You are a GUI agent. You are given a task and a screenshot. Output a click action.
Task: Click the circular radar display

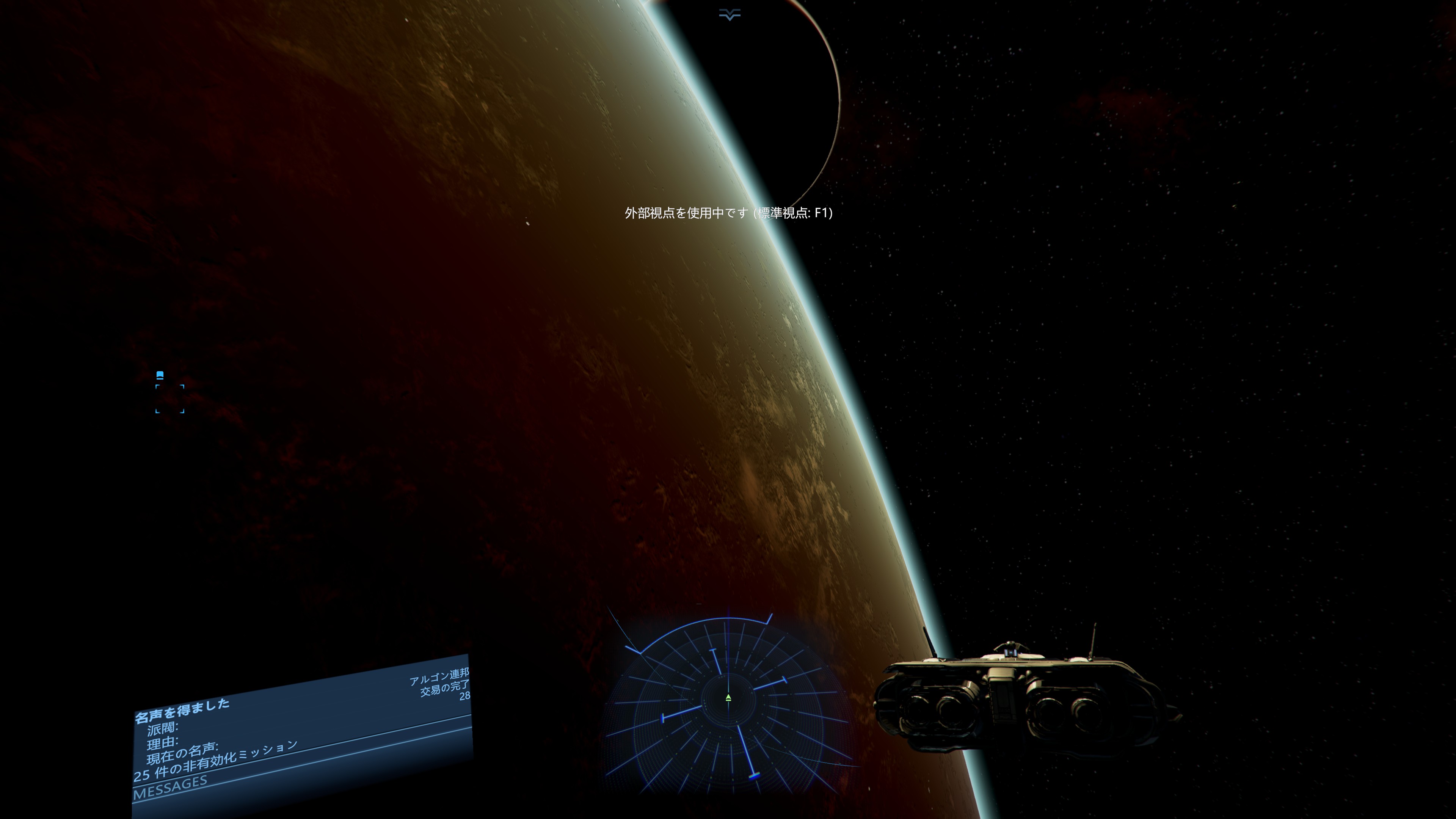(x=728, y=700)
